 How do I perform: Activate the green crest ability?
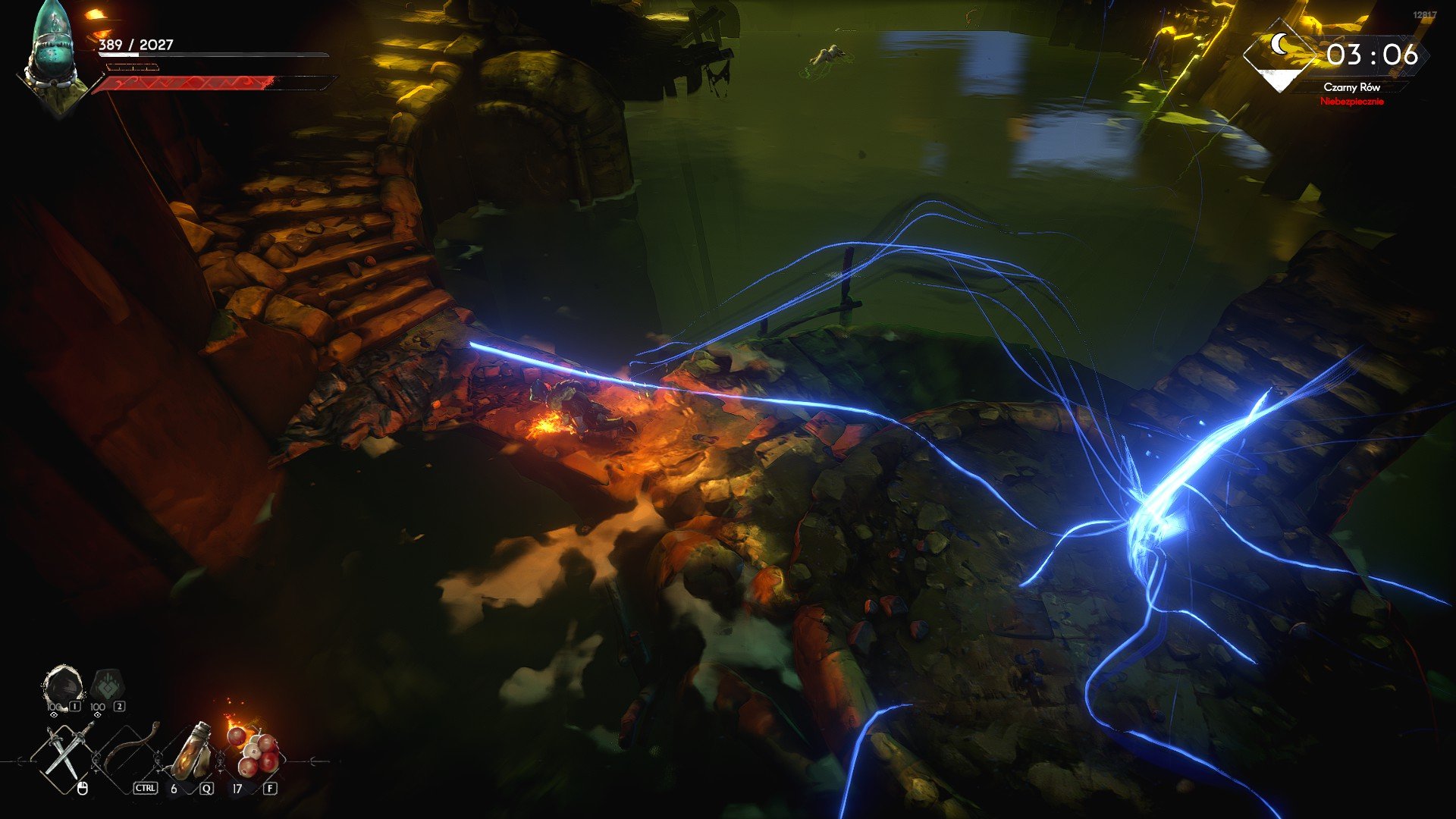106,687
